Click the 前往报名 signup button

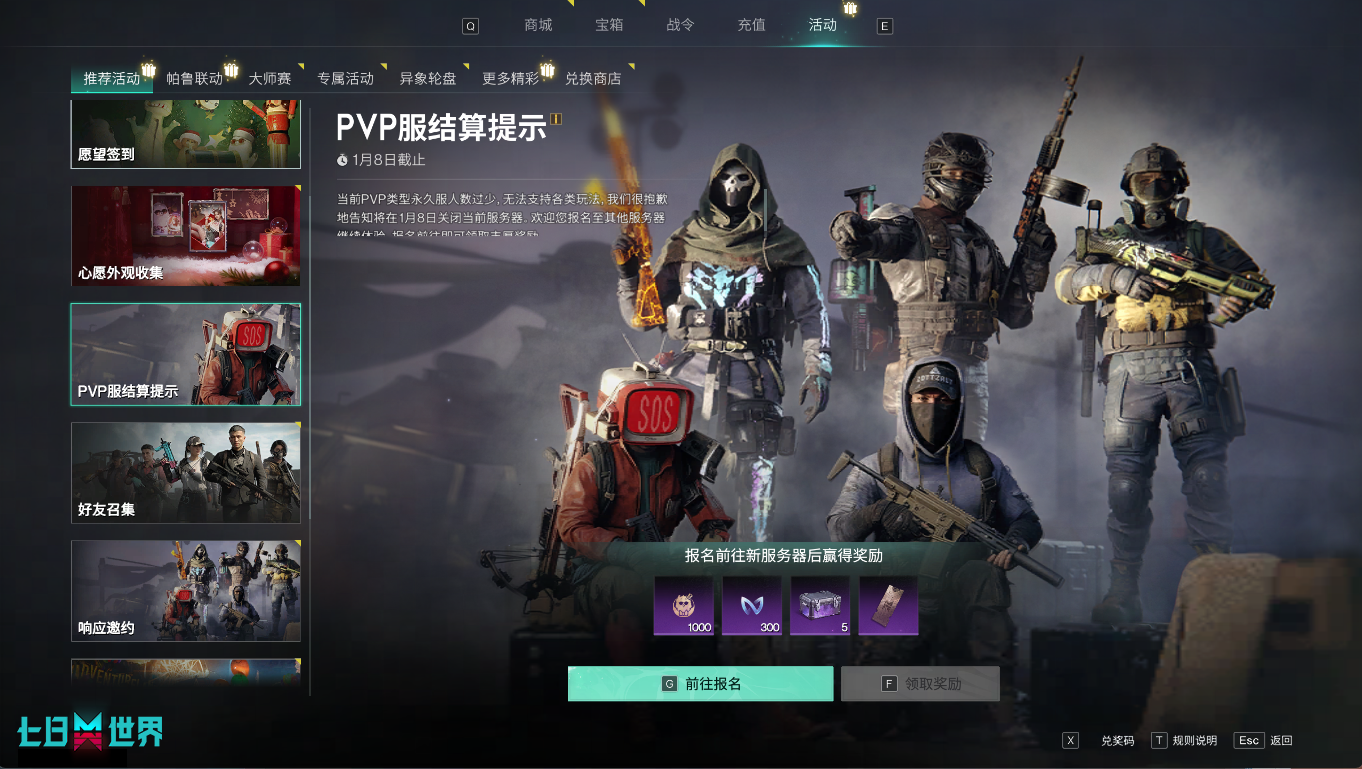tap(700, 683)
